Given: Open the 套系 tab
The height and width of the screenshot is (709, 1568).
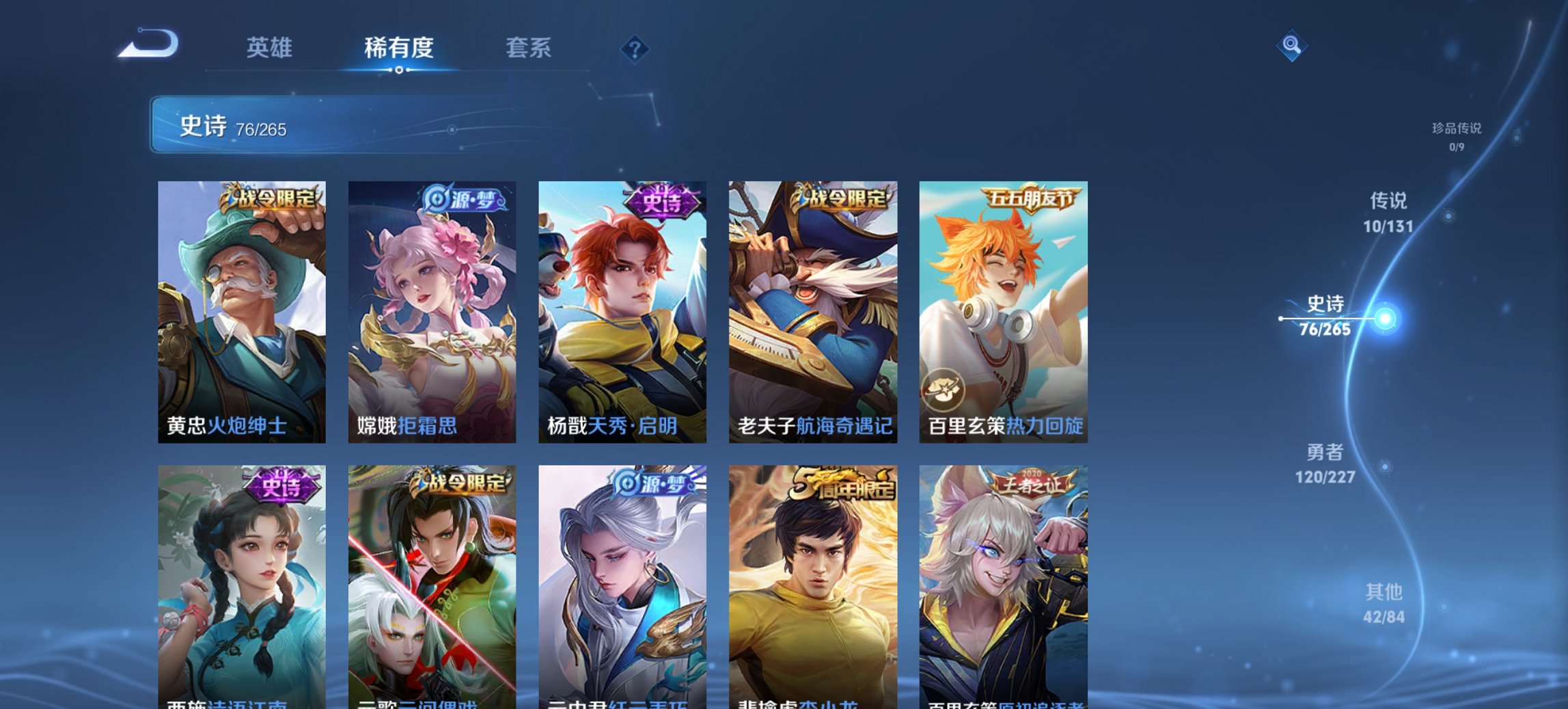Looking at the screenshot, I should coord(528,48).
